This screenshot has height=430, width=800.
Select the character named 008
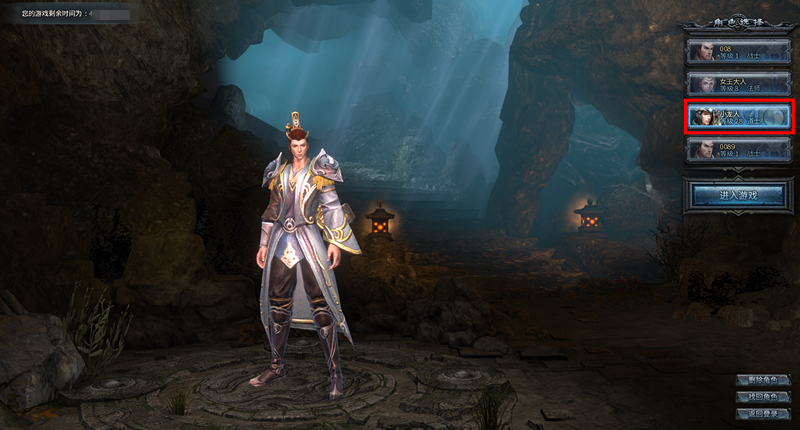(x=739, y=52)
